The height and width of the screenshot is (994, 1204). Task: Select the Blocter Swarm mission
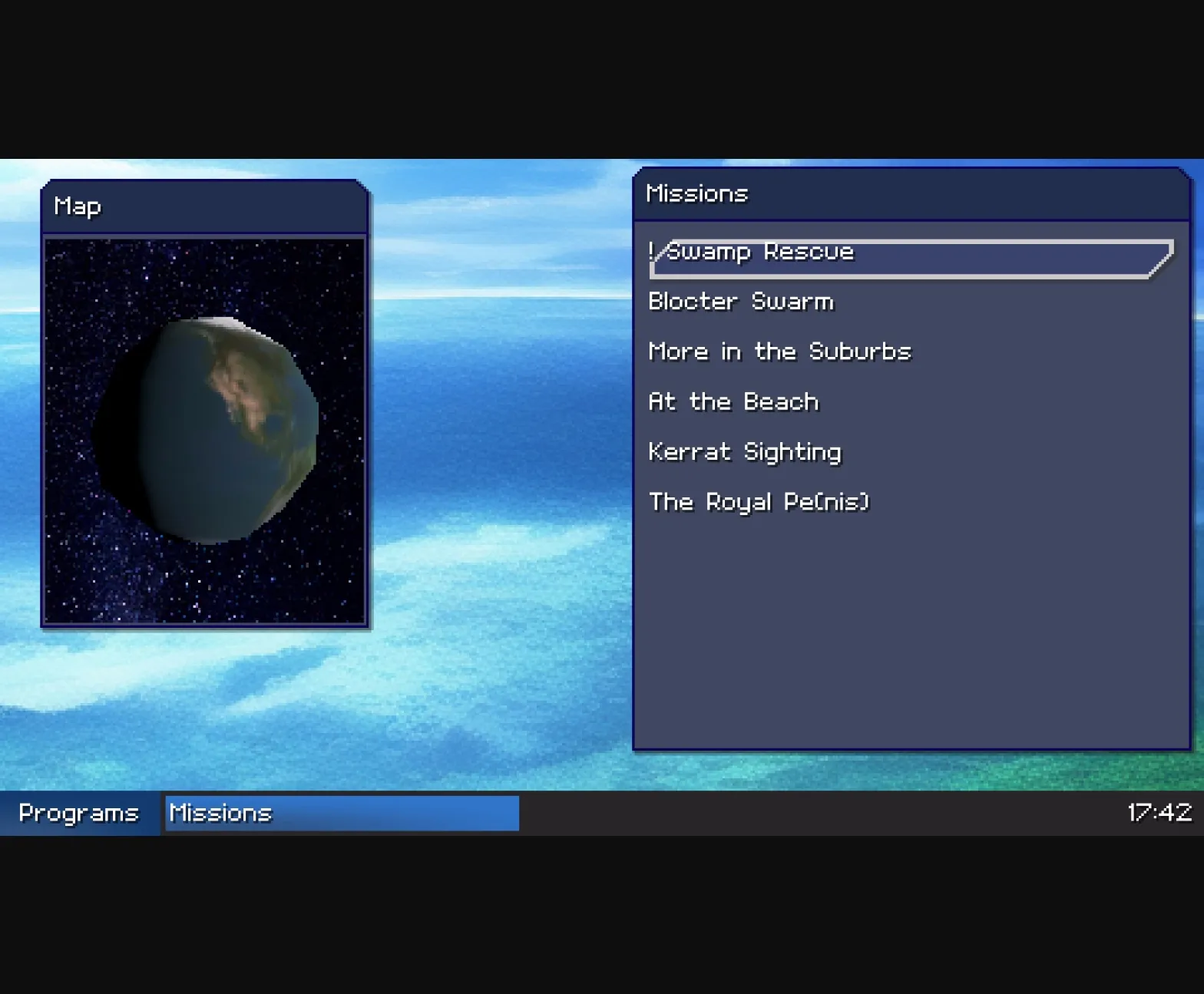click(x=741, y=301)
